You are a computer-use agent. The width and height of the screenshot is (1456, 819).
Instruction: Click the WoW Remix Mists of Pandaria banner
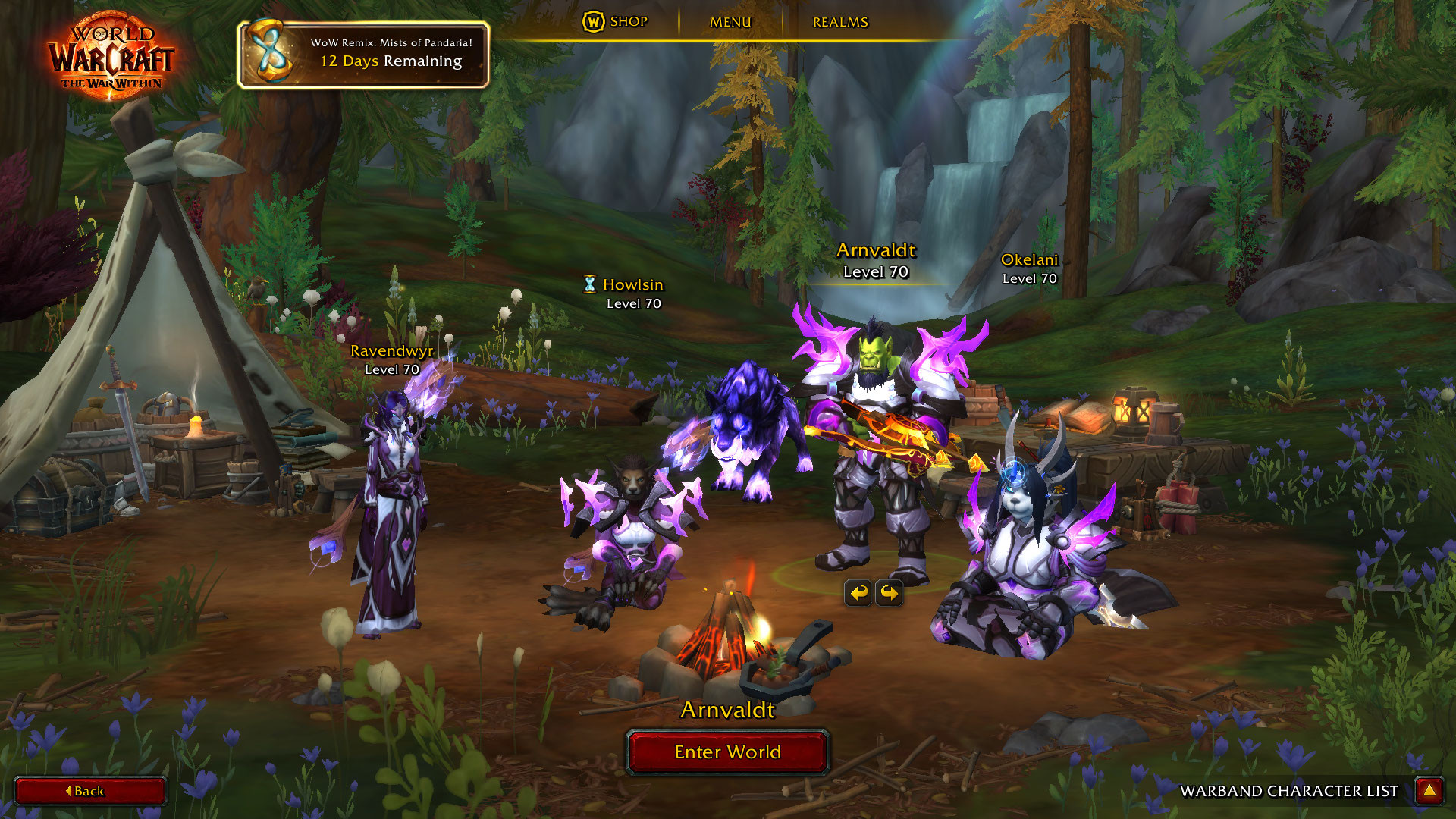pyautogui.click(x=364, y=54)
